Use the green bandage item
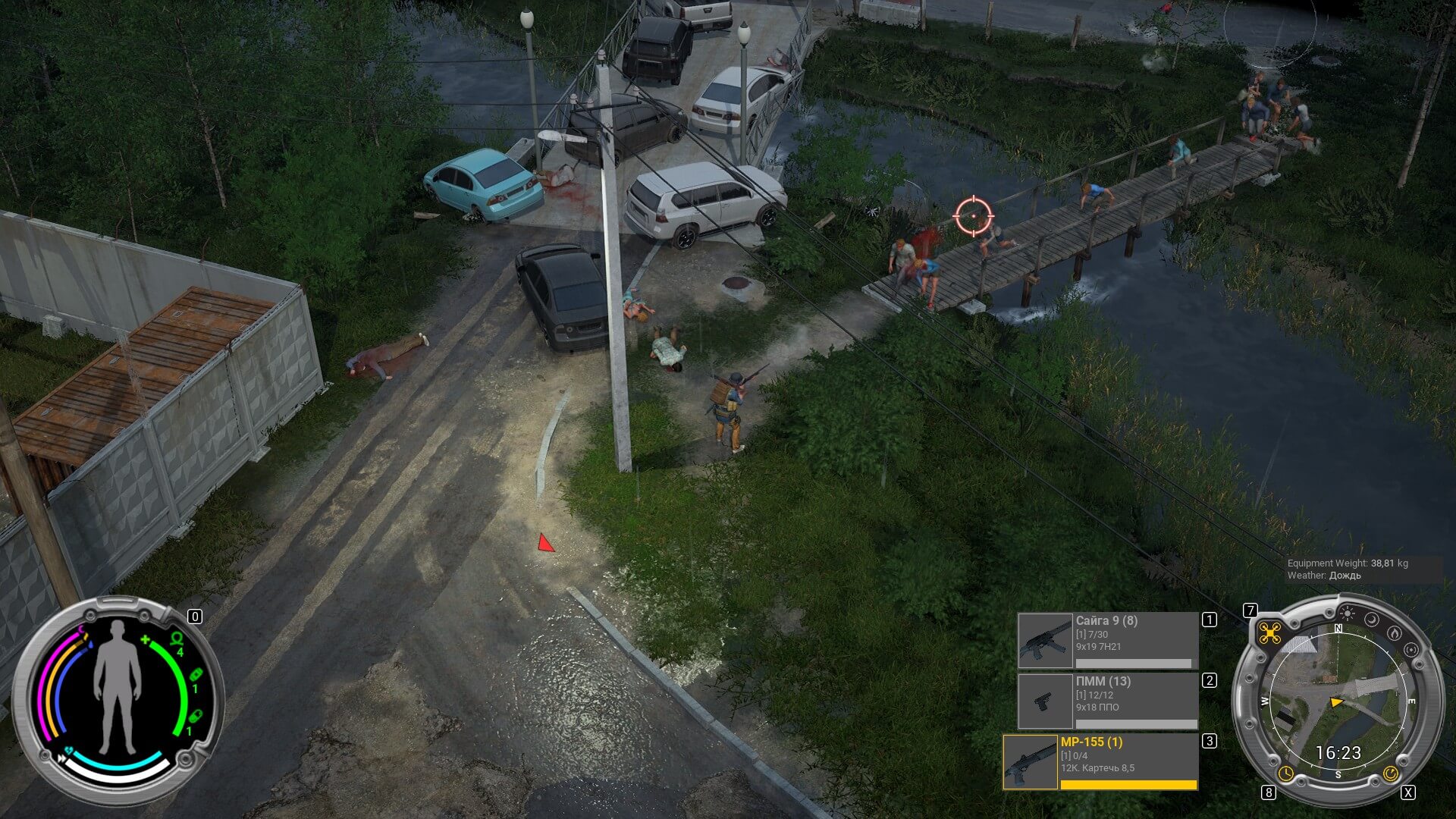The height and width of the screenshot is (819, 1456). (x=195, y=675)
